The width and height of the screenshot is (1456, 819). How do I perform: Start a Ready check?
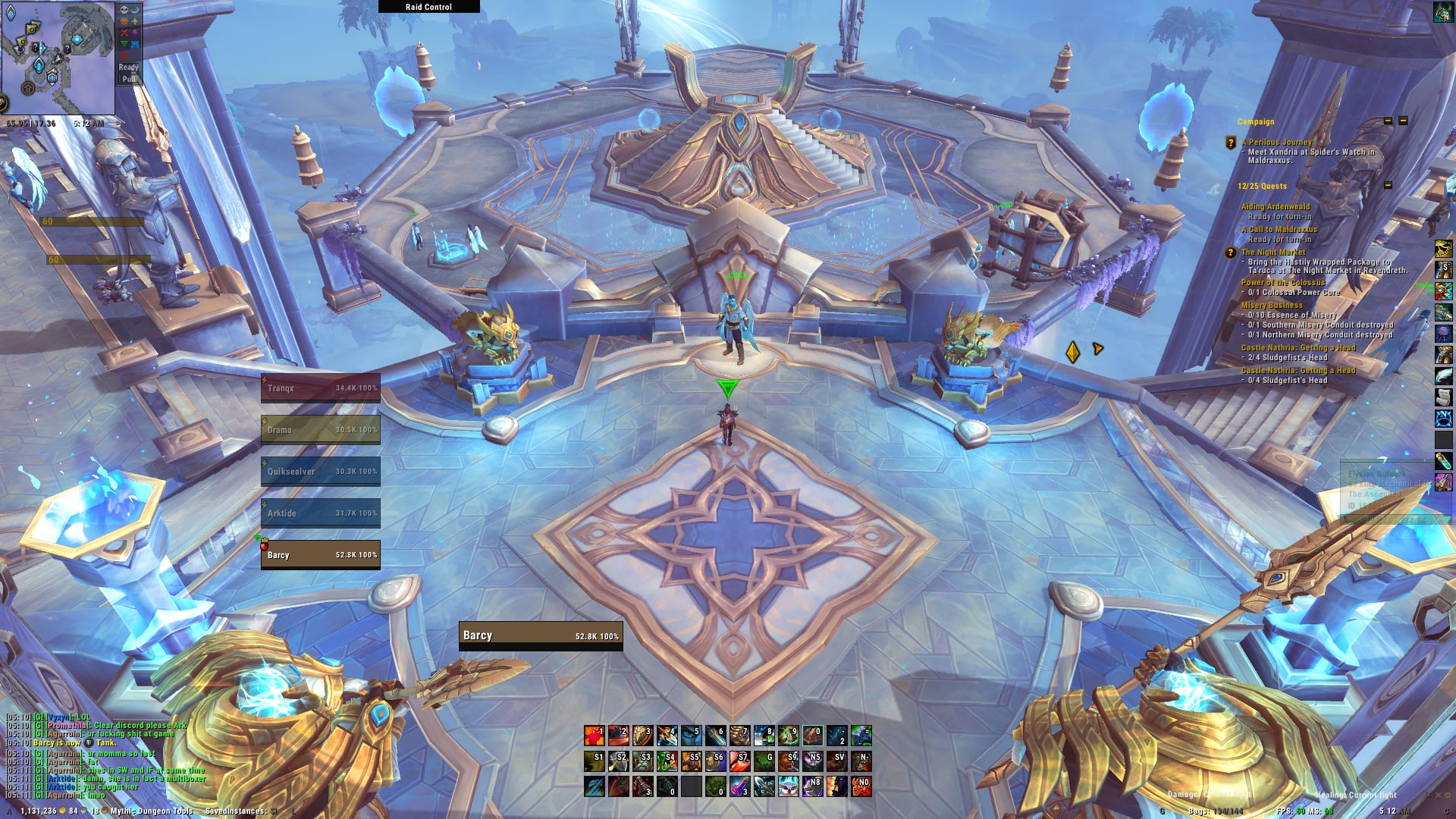(128, 67)
